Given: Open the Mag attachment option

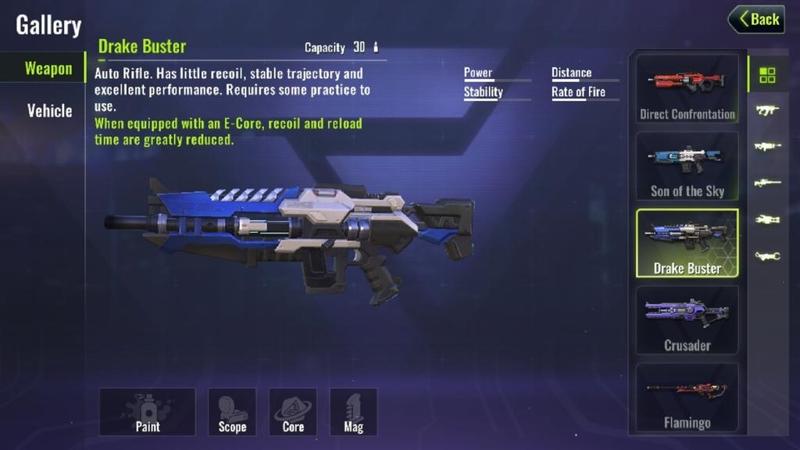Looking at the screenshot, I should pos(353,411).
